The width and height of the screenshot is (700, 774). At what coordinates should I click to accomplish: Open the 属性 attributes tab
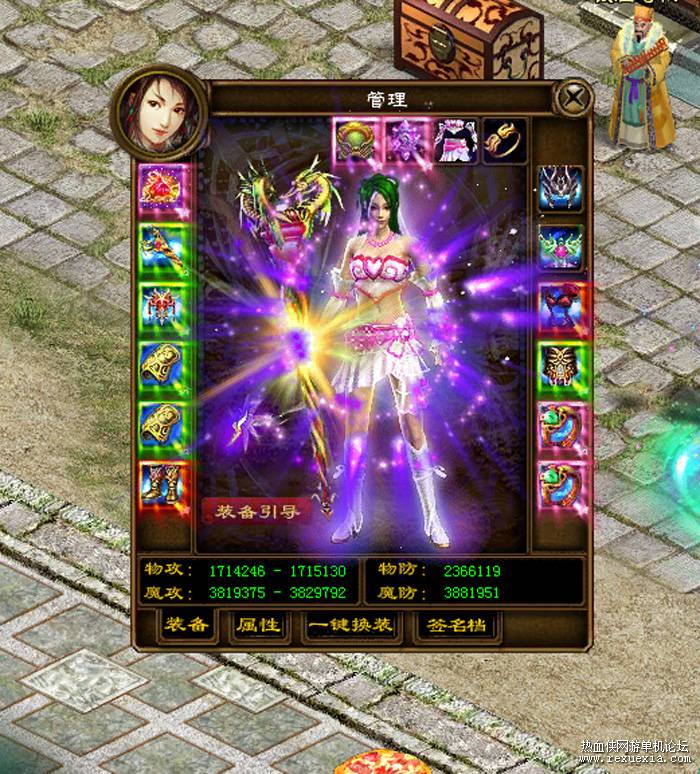coord(257,625)
